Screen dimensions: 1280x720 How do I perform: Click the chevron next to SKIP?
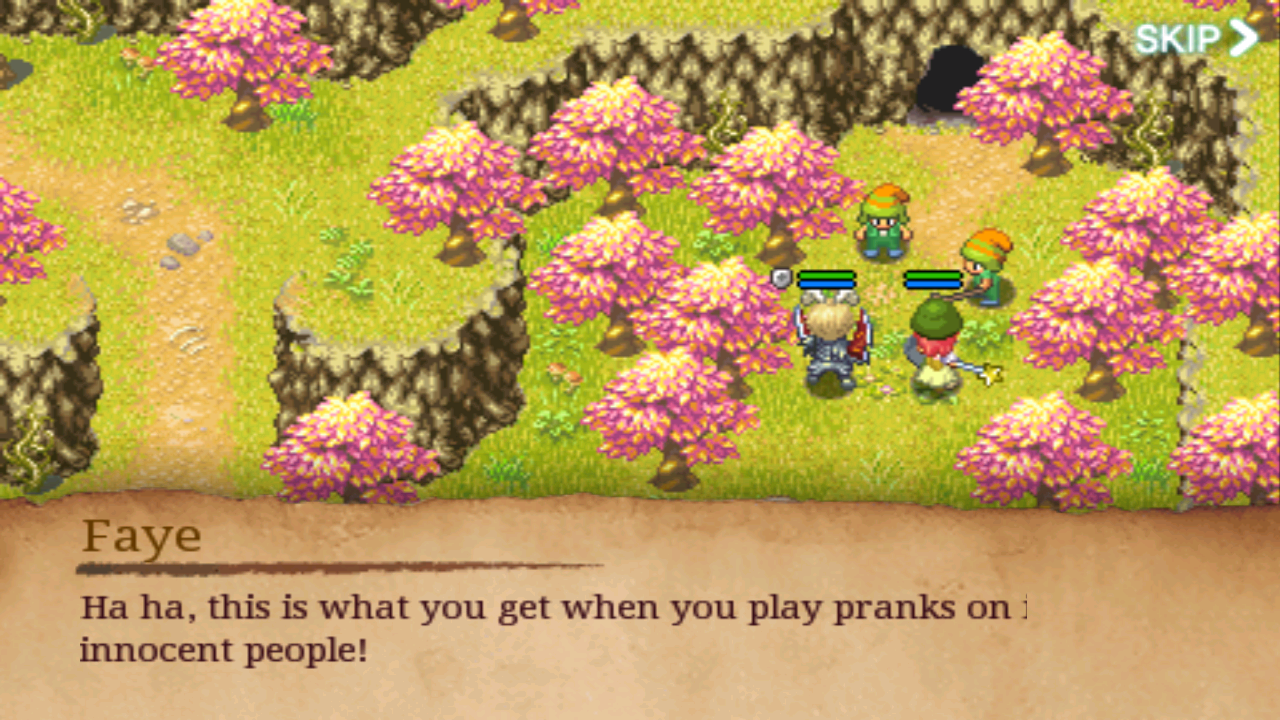click(x=1245, y=38)
